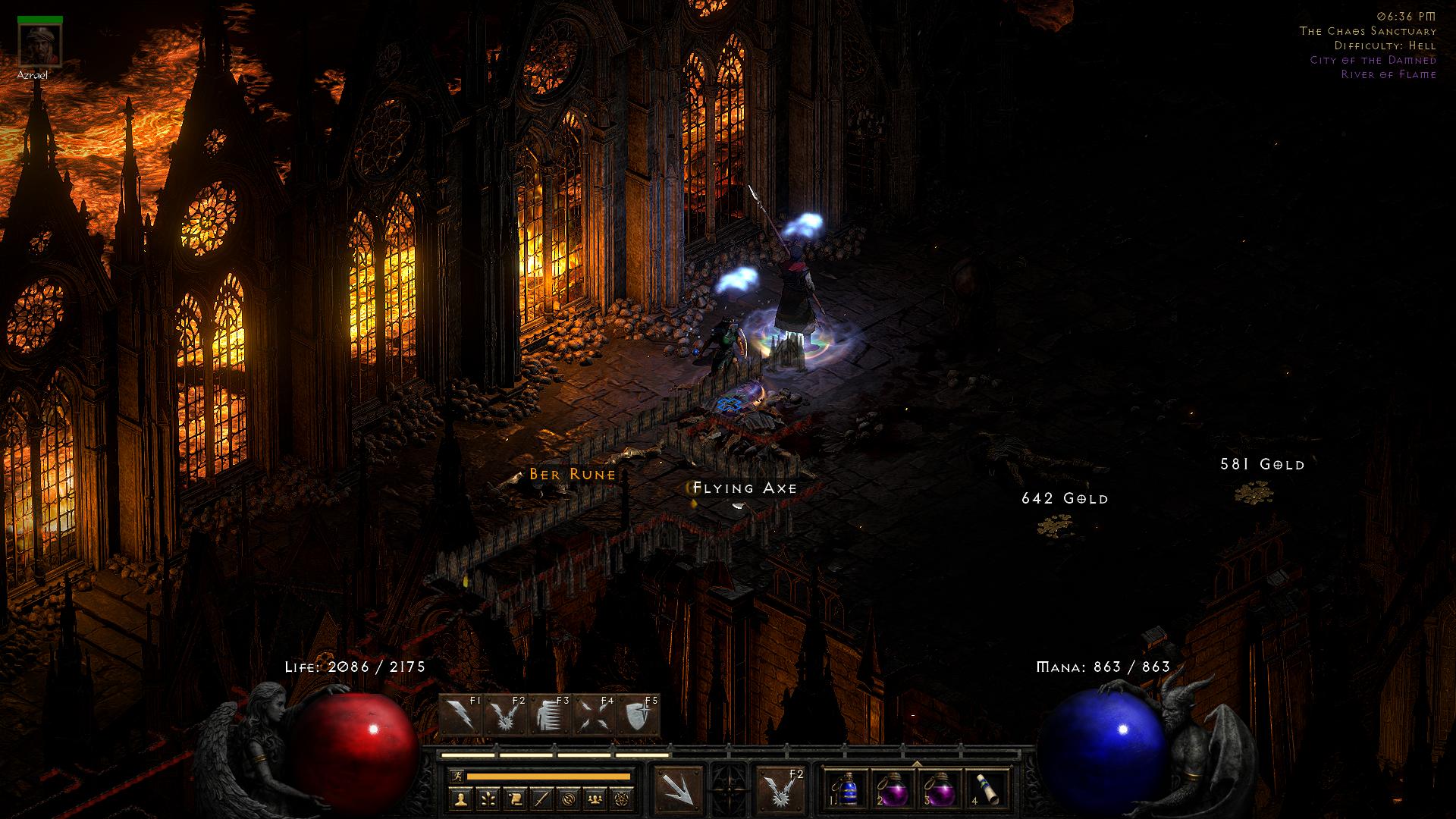Toggle the run/walk running man icon

457,776
